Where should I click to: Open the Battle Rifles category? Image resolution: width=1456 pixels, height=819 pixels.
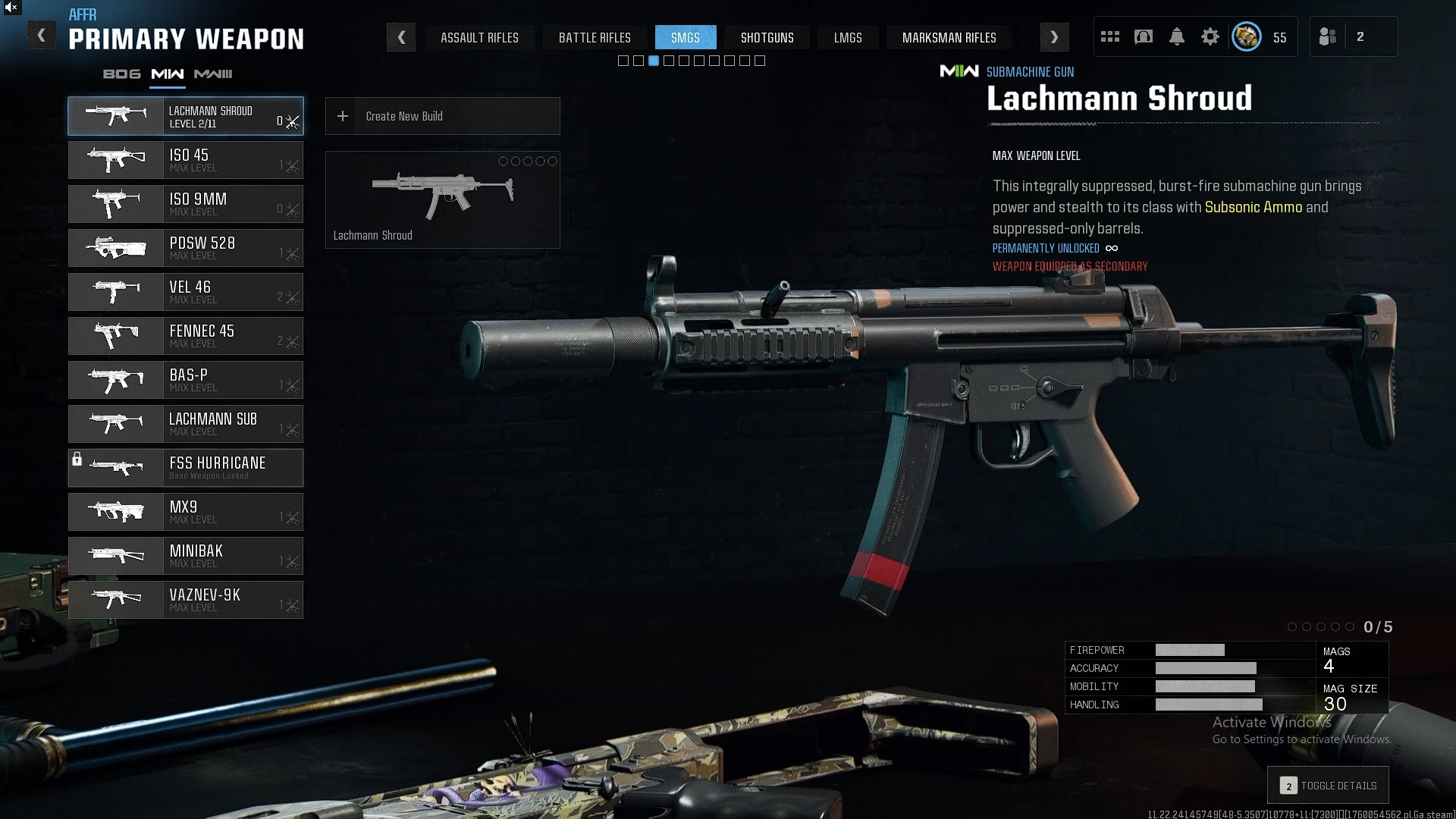(595, 37)
